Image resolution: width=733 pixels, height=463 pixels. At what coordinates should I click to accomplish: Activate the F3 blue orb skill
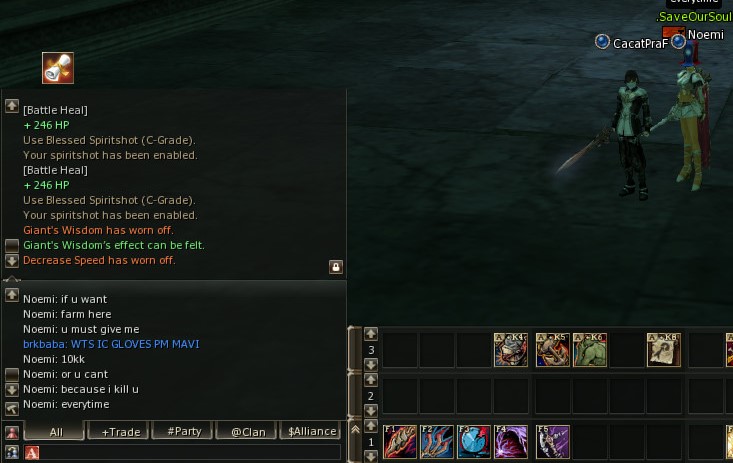[475, 442]
